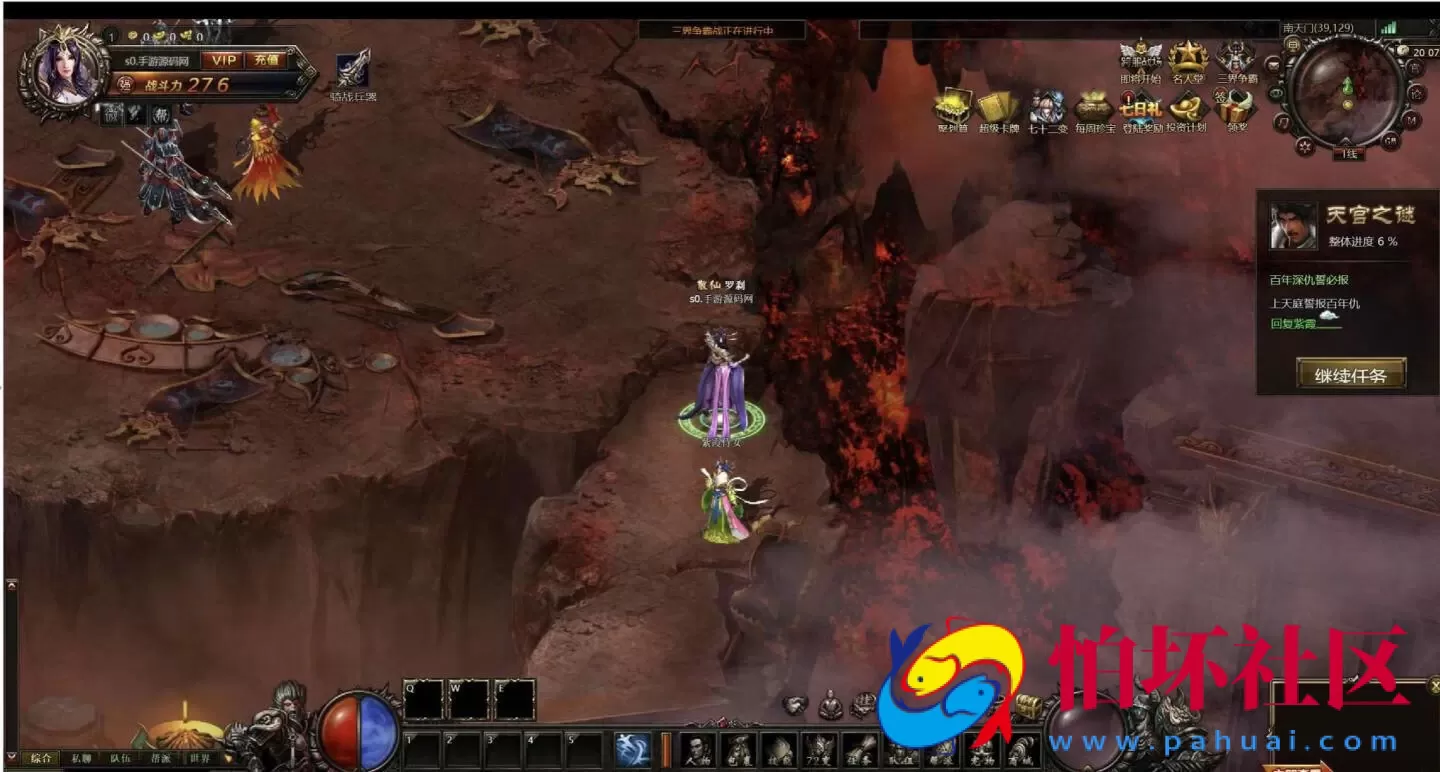
Task: Click the 充值 recharge button
Action: pyautogui.click(x=266, y=60)
